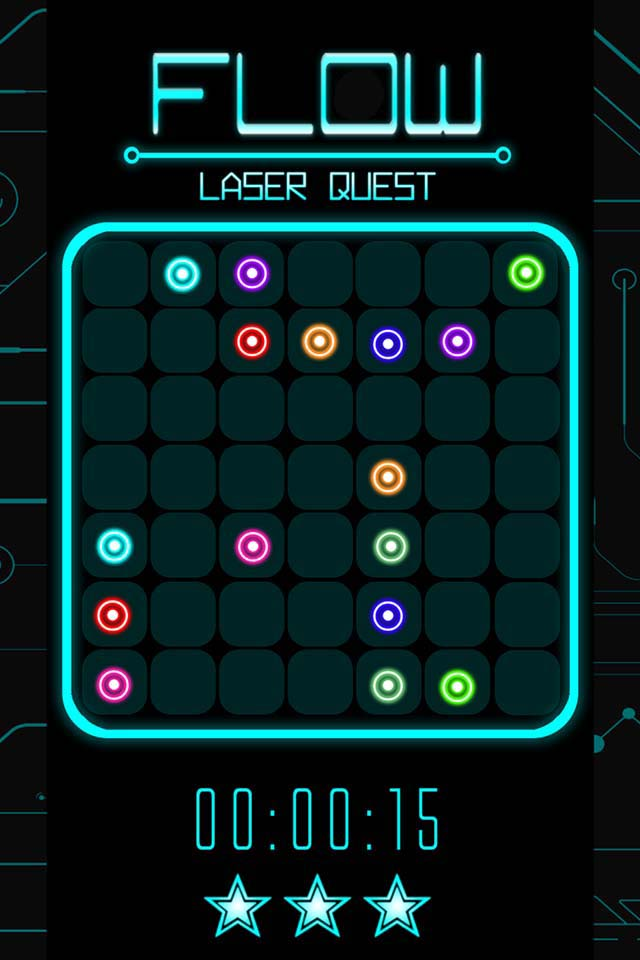The height and width of the screenshot is (960, 640).
Task: Choose the blue dot between orange and purple dots
Action: coord(388,344)
